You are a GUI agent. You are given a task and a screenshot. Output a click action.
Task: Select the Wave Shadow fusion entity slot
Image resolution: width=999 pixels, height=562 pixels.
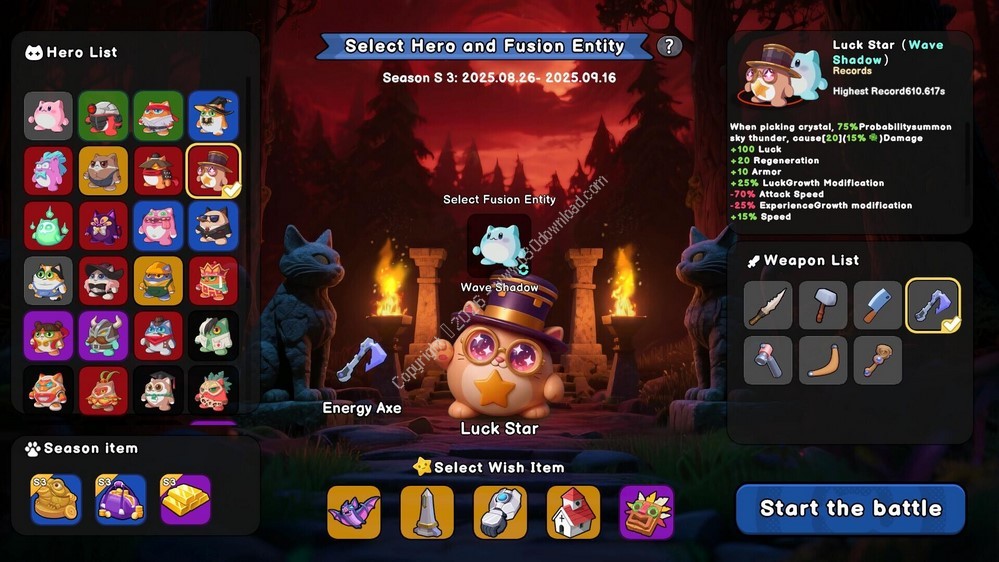pos(499,245)
